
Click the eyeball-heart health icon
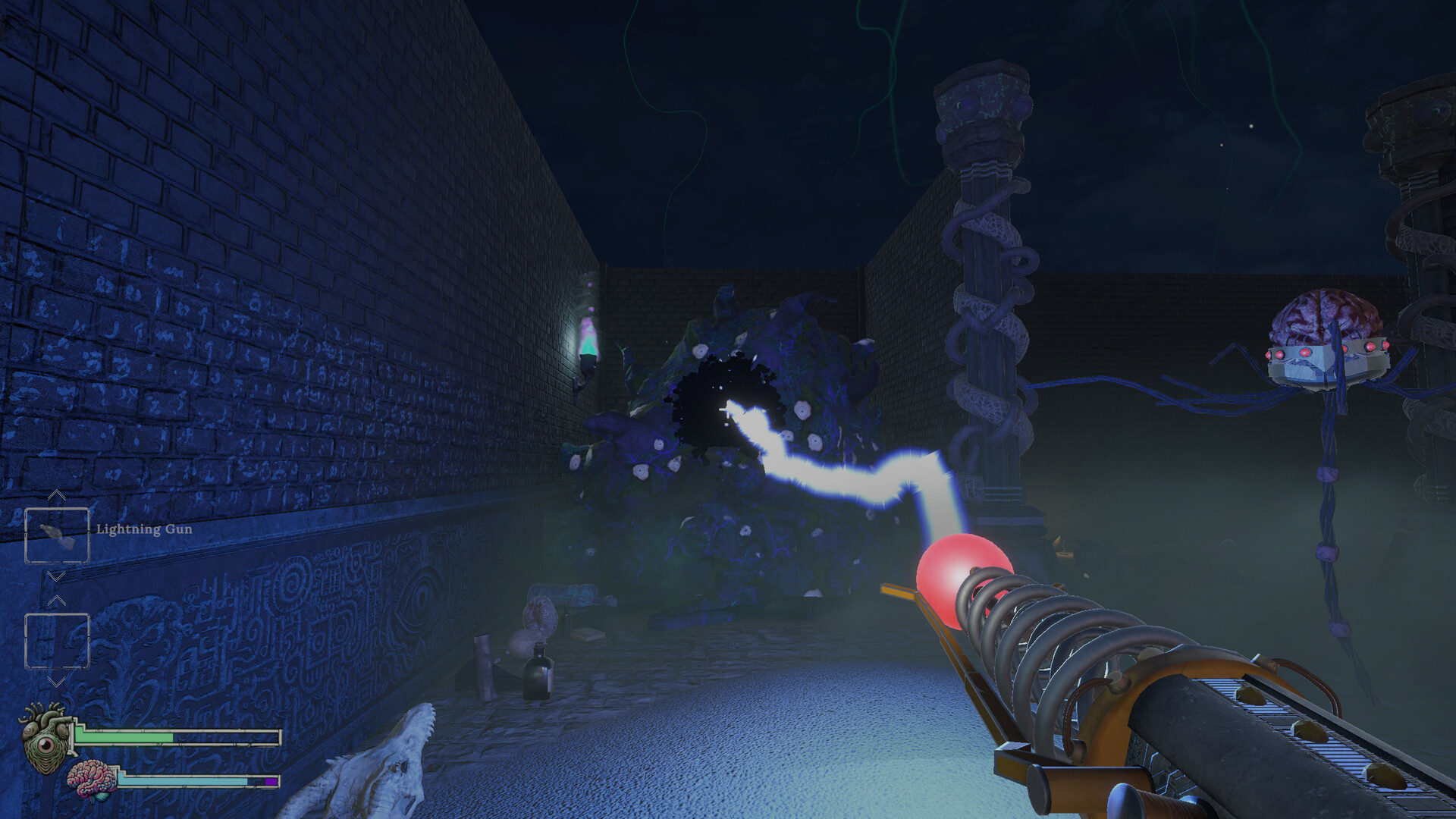coord(44,745)
